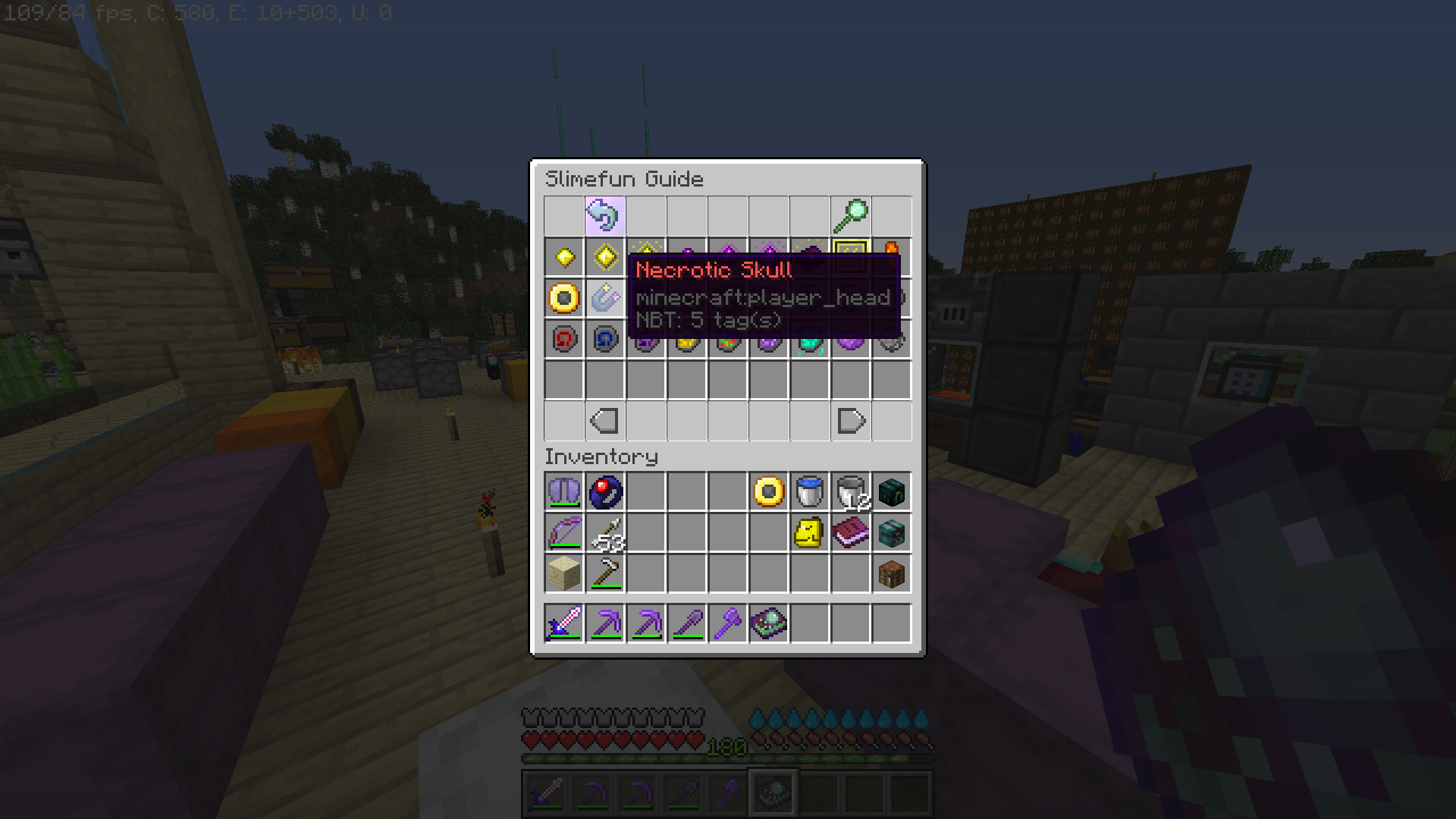The width and height of the screenshot is (1456, 819).
Task: Select the water bucket in the inventory
Action: point(810,492)
